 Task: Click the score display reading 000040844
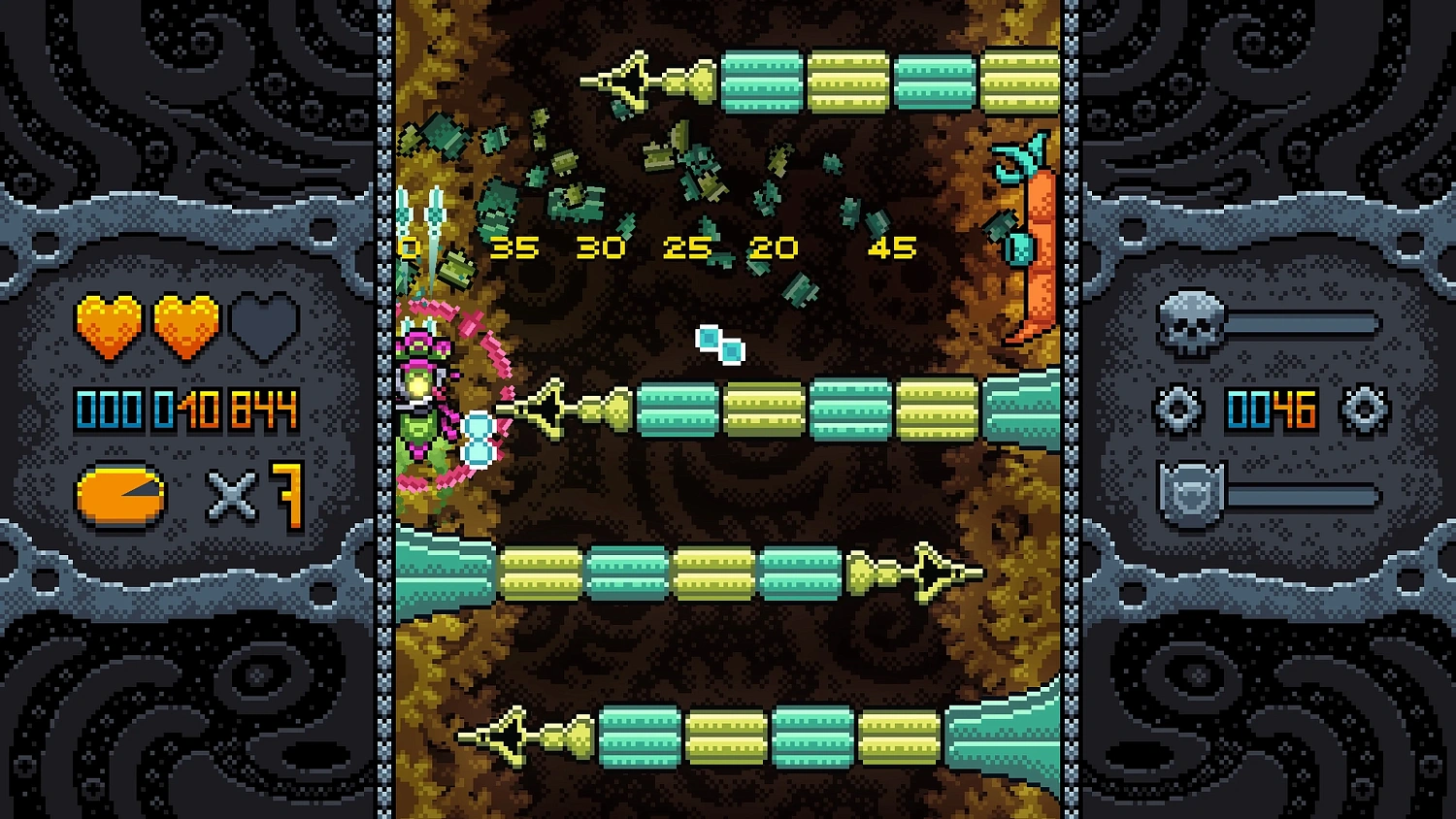point(184,410)
